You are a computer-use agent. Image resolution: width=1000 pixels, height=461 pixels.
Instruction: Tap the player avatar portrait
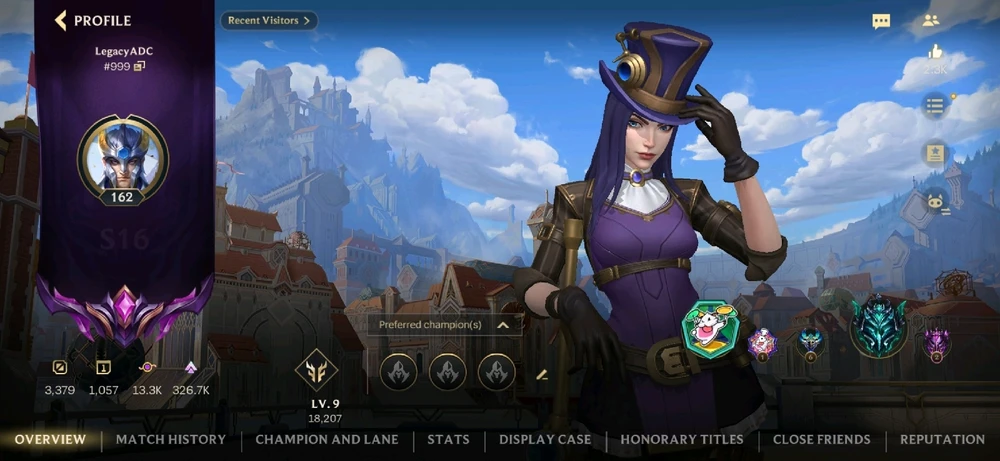click(x=123, y=156)
